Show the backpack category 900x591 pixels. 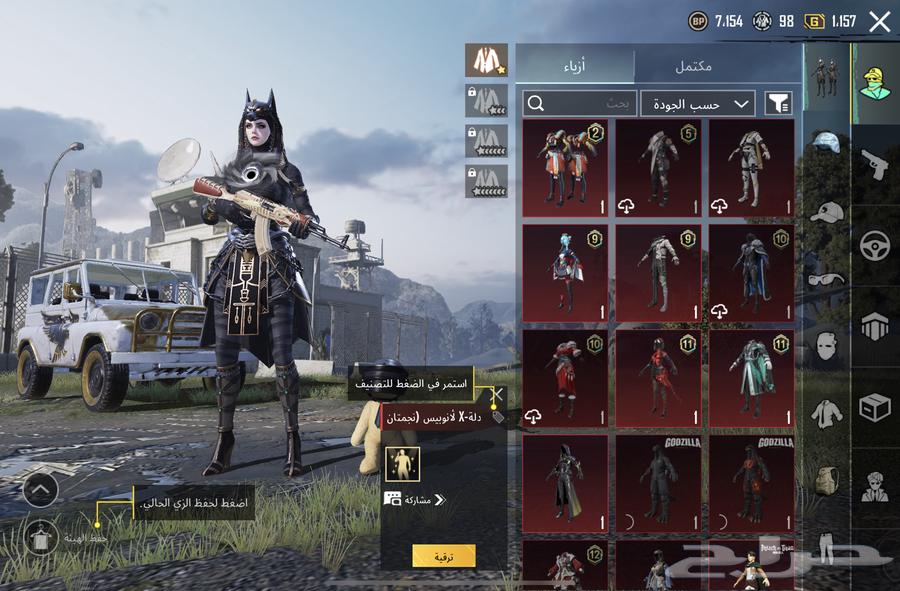[x=826, y=479]
